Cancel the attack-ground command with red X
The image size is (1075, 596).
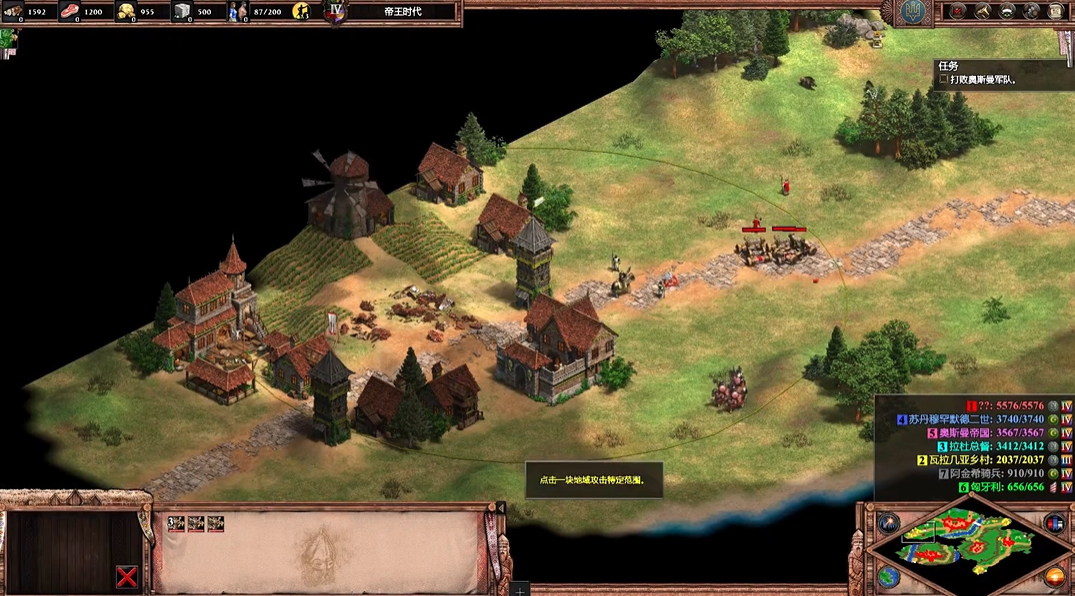pyautogui.click(x=126, y=576)
